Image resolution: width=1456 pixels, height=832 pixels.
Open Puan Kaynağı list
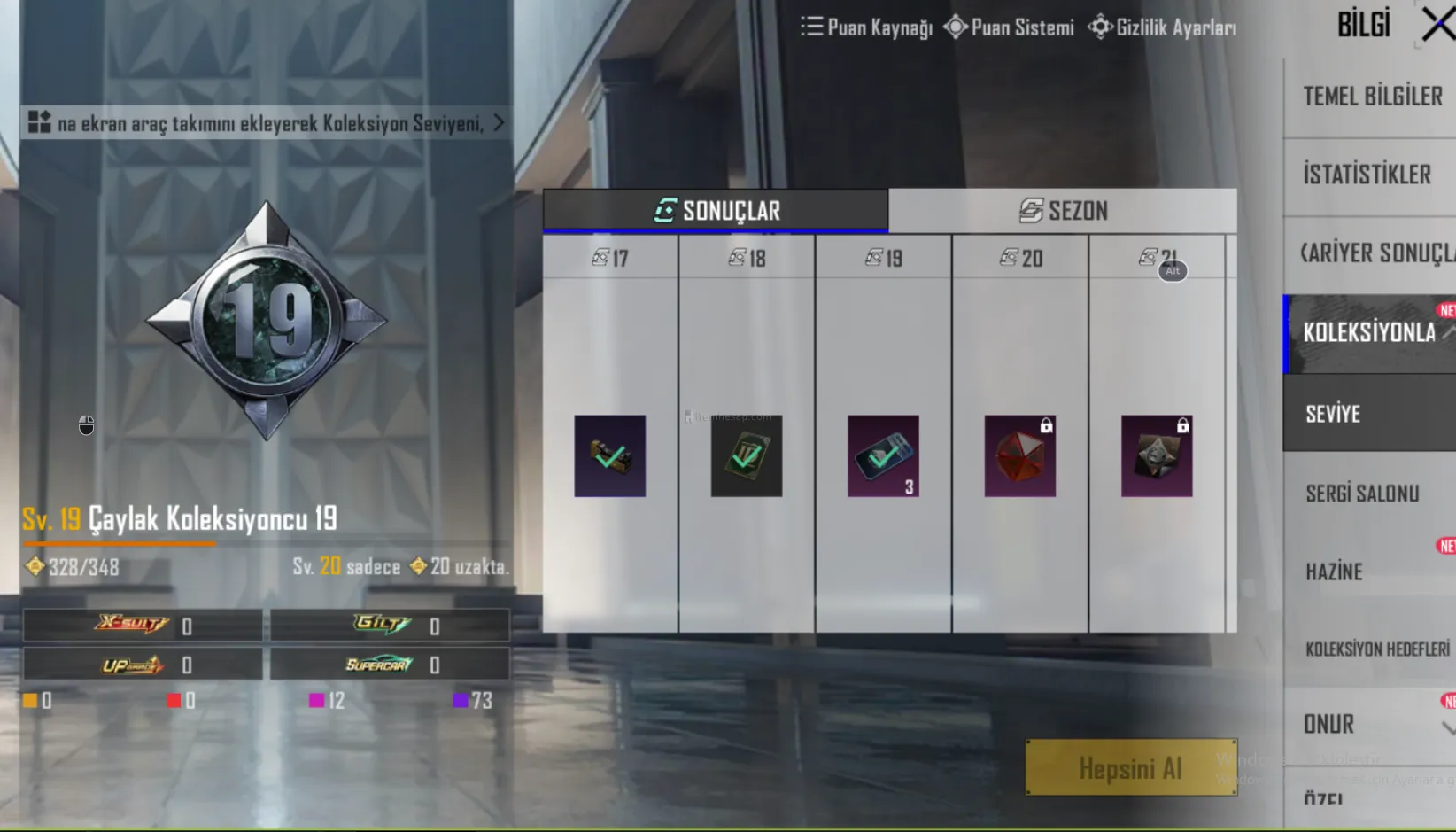pyautogui.click(x=866, y=27)
